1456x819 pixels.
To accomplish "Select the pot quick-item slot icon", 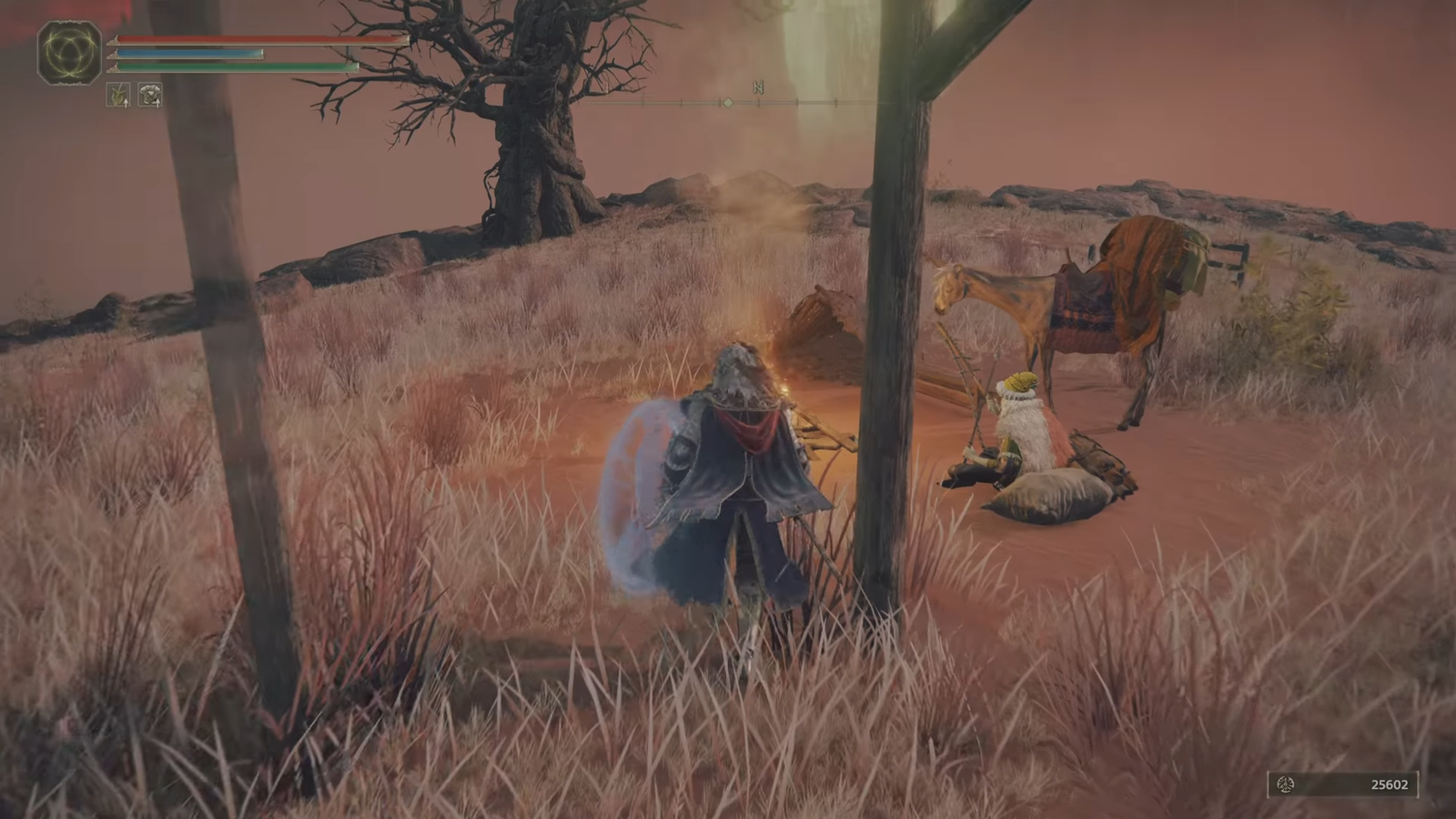I will pos(148,93).
